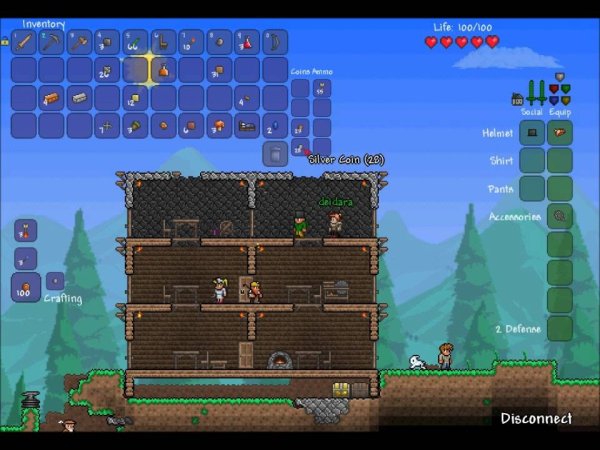Click the blue mana crystal inventory slot
The image size is (600, 450).
pyautogui.click(x=275, y=126)
